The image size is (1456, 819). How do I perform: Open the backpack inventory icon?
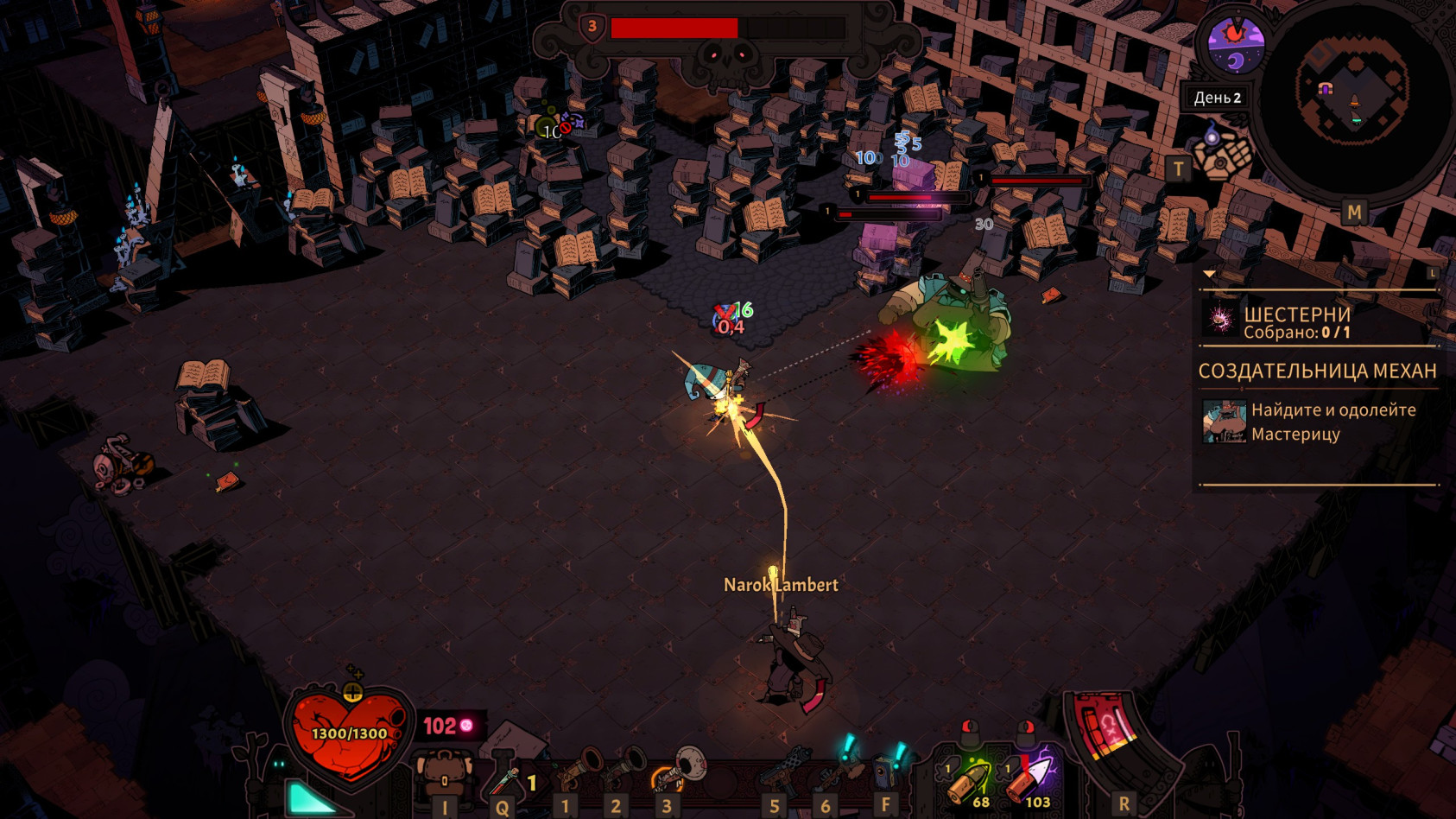[444, 774]
